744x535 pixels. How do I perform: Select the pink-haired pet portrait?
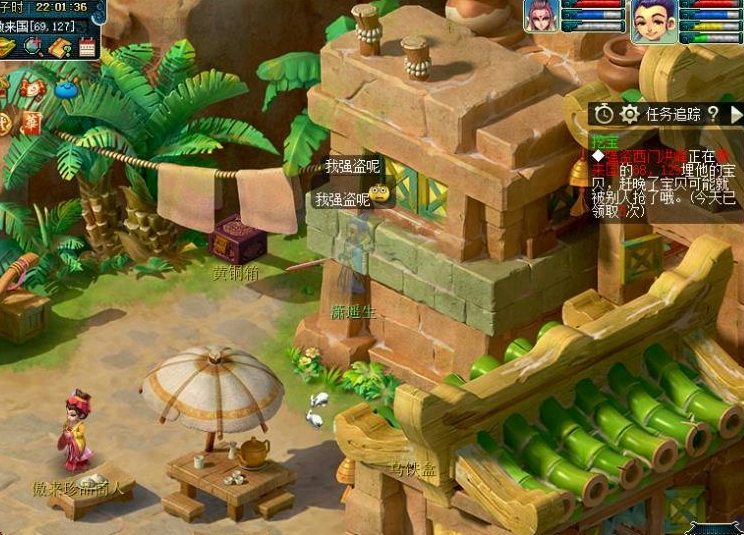click(541, 16)
